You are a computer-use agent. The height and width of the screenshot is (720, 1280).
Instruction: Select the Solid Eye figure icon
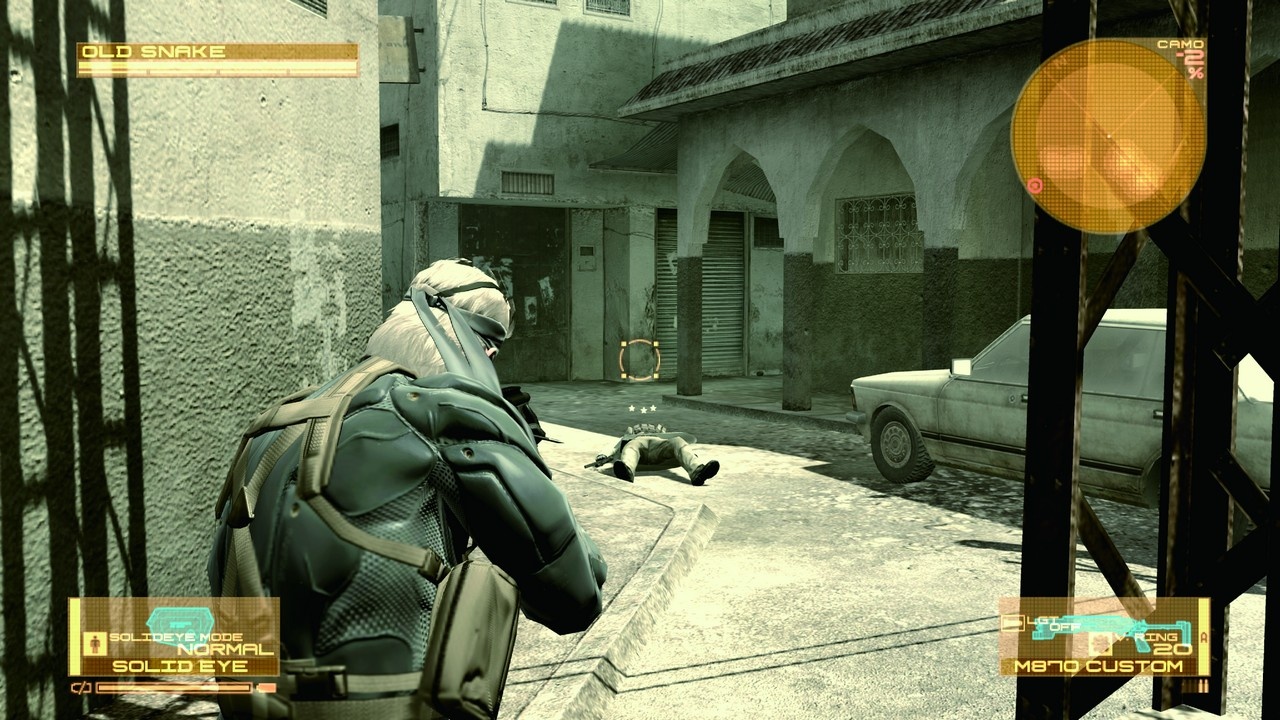95,643
